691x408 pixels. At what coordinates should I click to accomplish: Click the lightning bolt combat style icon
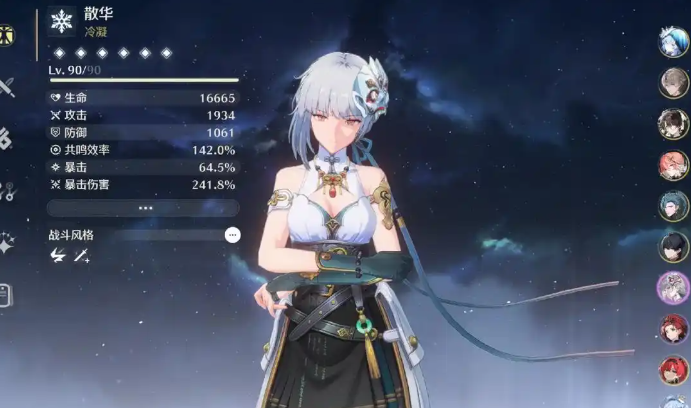[x=58, y=256]
